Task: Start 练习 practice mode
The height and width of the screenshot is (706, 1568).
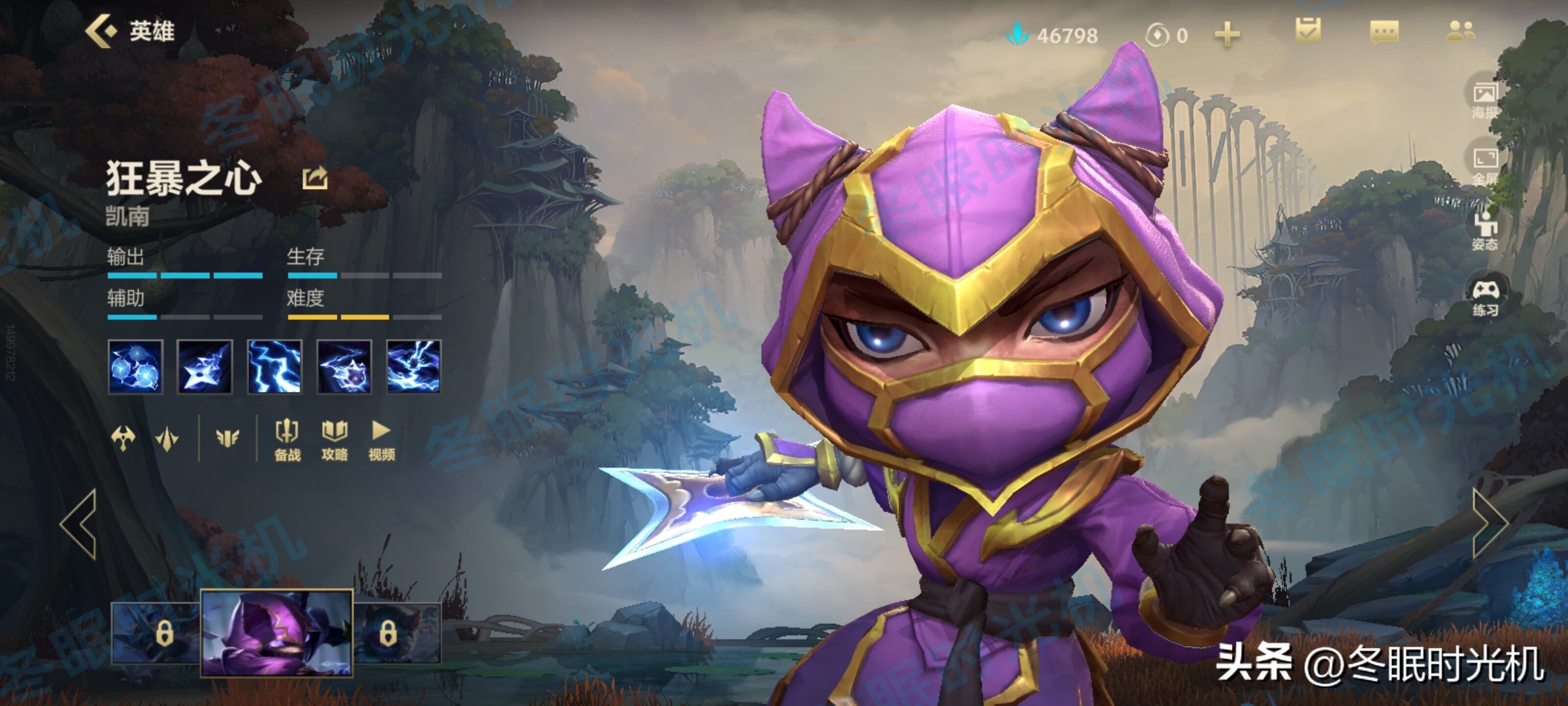Action: 1485,297
